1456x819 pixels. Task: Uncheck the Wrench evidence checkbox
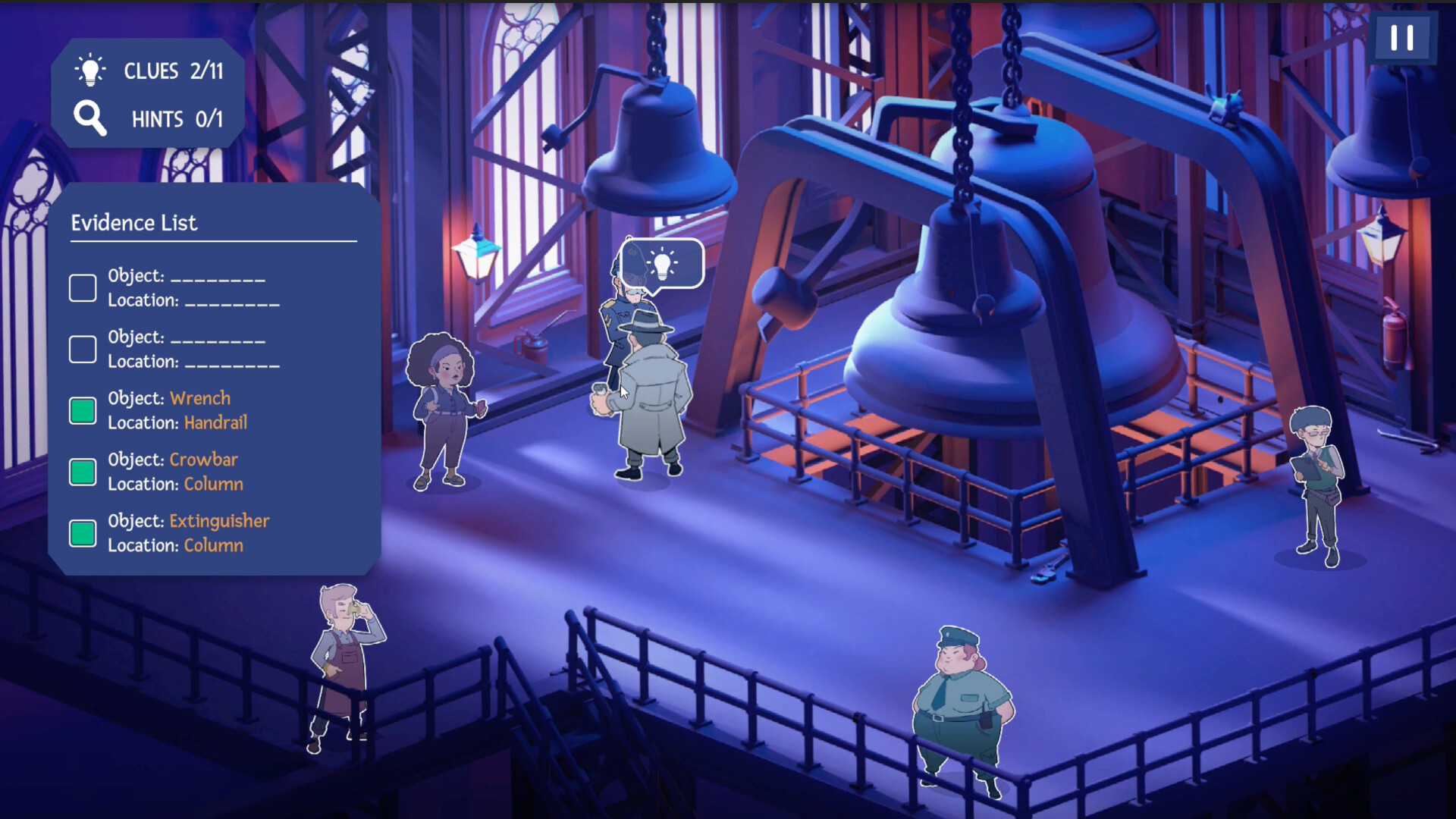pos(82,410)
